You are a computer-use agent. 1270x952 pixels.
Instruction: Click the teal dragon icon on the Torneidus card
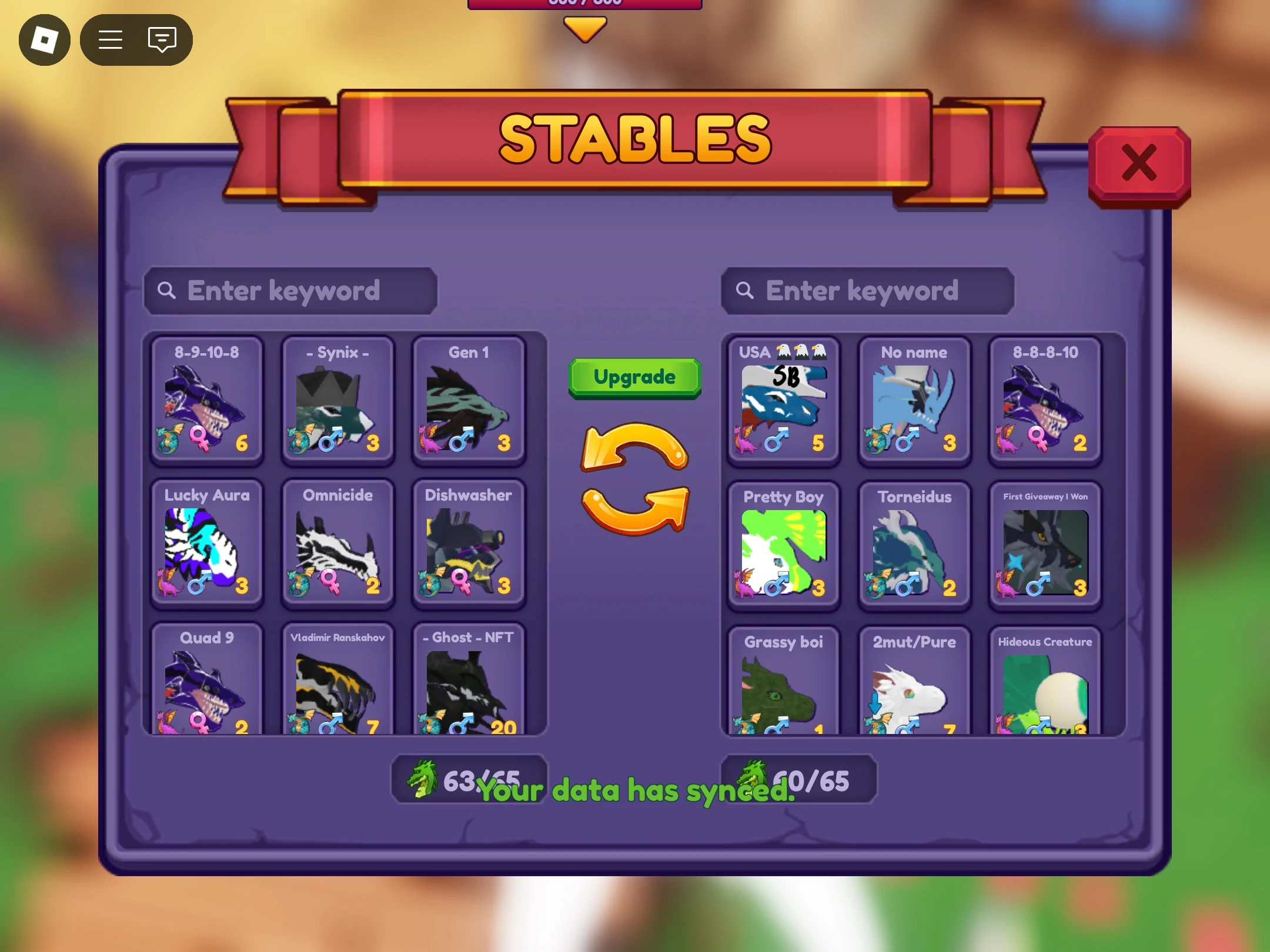click(875, 582)
